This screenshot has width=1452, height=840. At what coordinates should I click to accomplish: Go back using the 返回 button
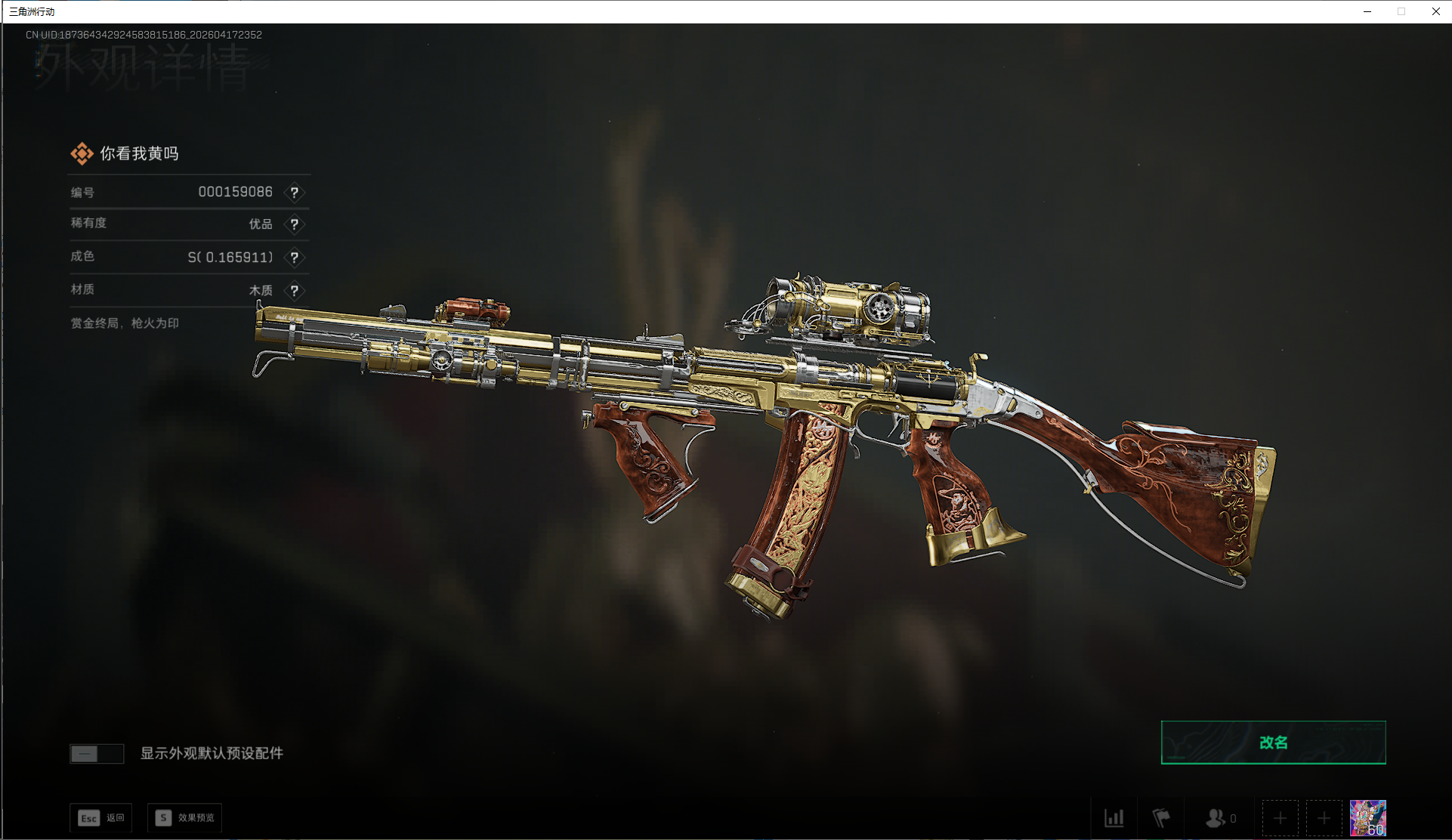click(101, 818)
